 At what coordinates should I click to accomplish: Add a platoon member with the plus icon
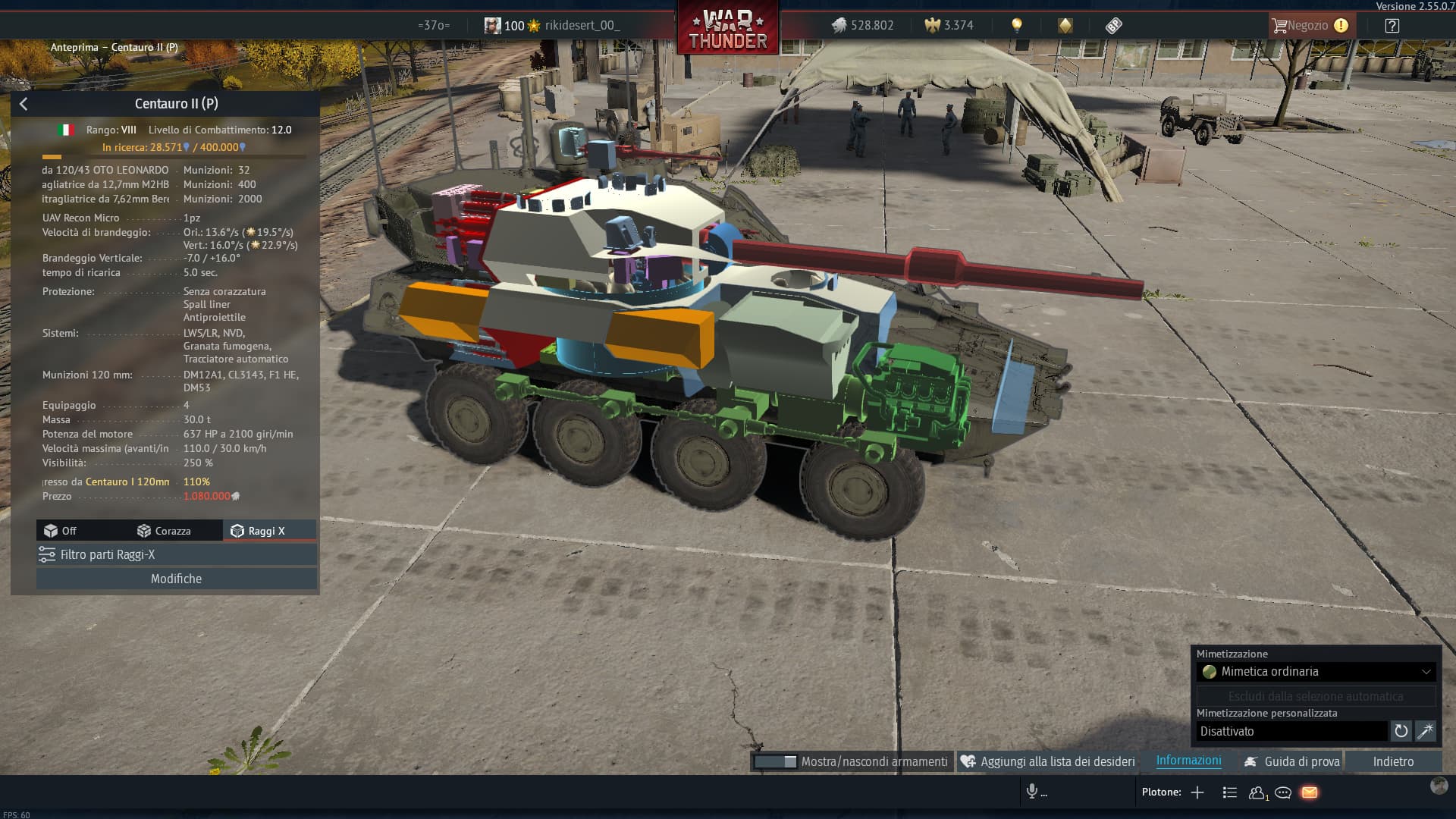(x=1197, y=792)
